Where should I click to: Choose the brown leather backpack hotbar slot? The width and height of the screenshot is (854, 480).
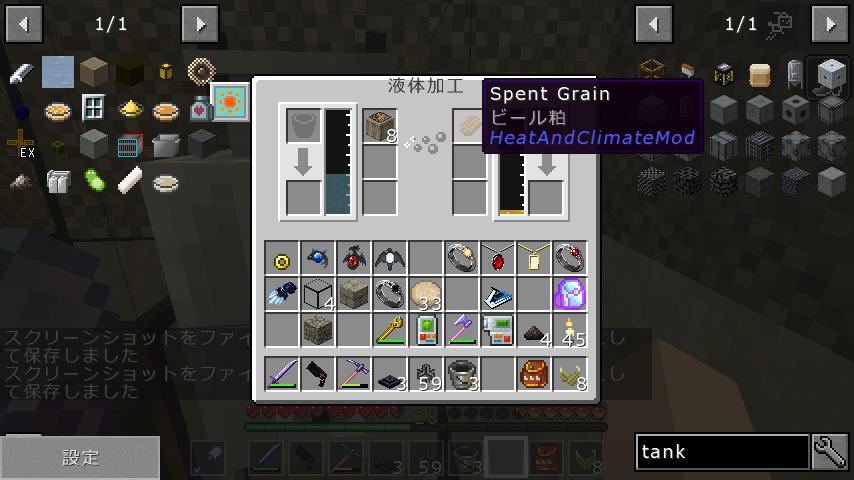tap(533, 374)
